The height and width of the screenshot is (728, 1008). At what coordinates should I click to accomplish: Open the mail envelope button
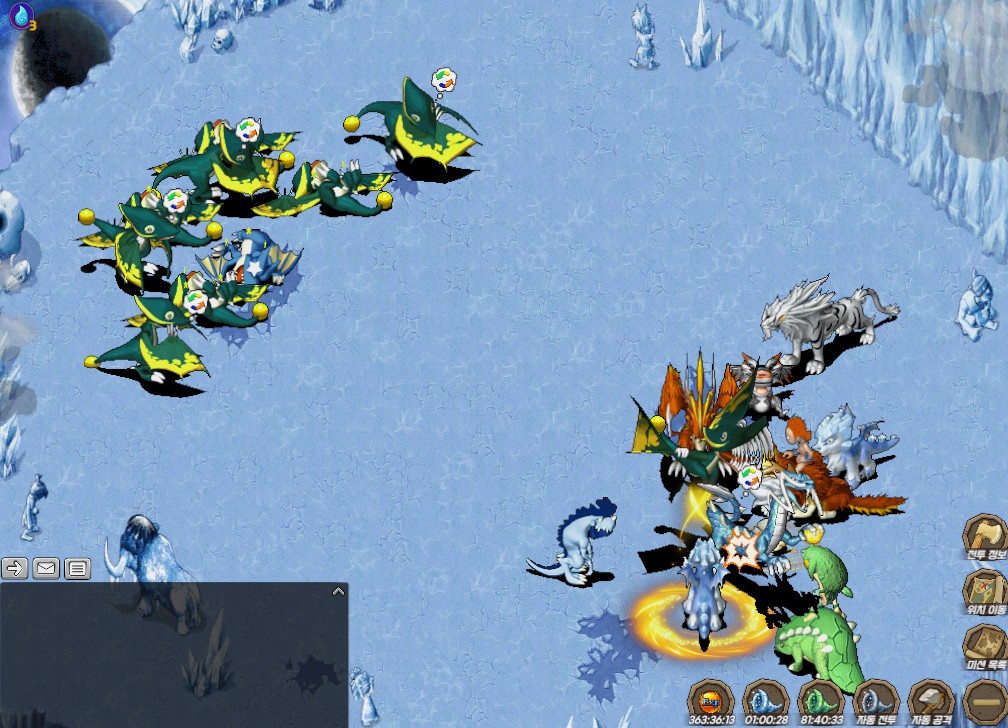[46, 569]
